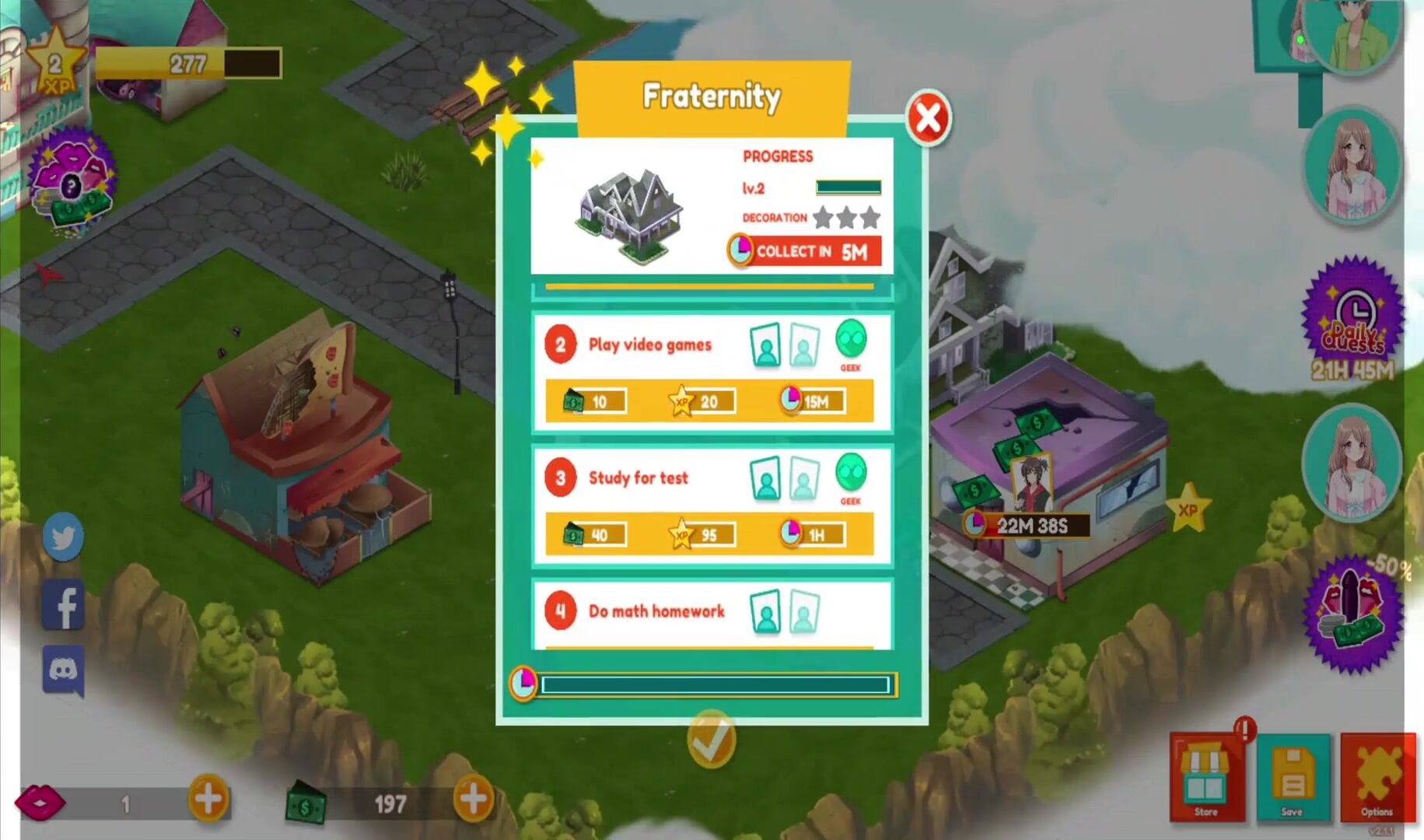The image size is (1424, 840).
Task: Click the Collect in 5M timer button
Action: (804, 251)
